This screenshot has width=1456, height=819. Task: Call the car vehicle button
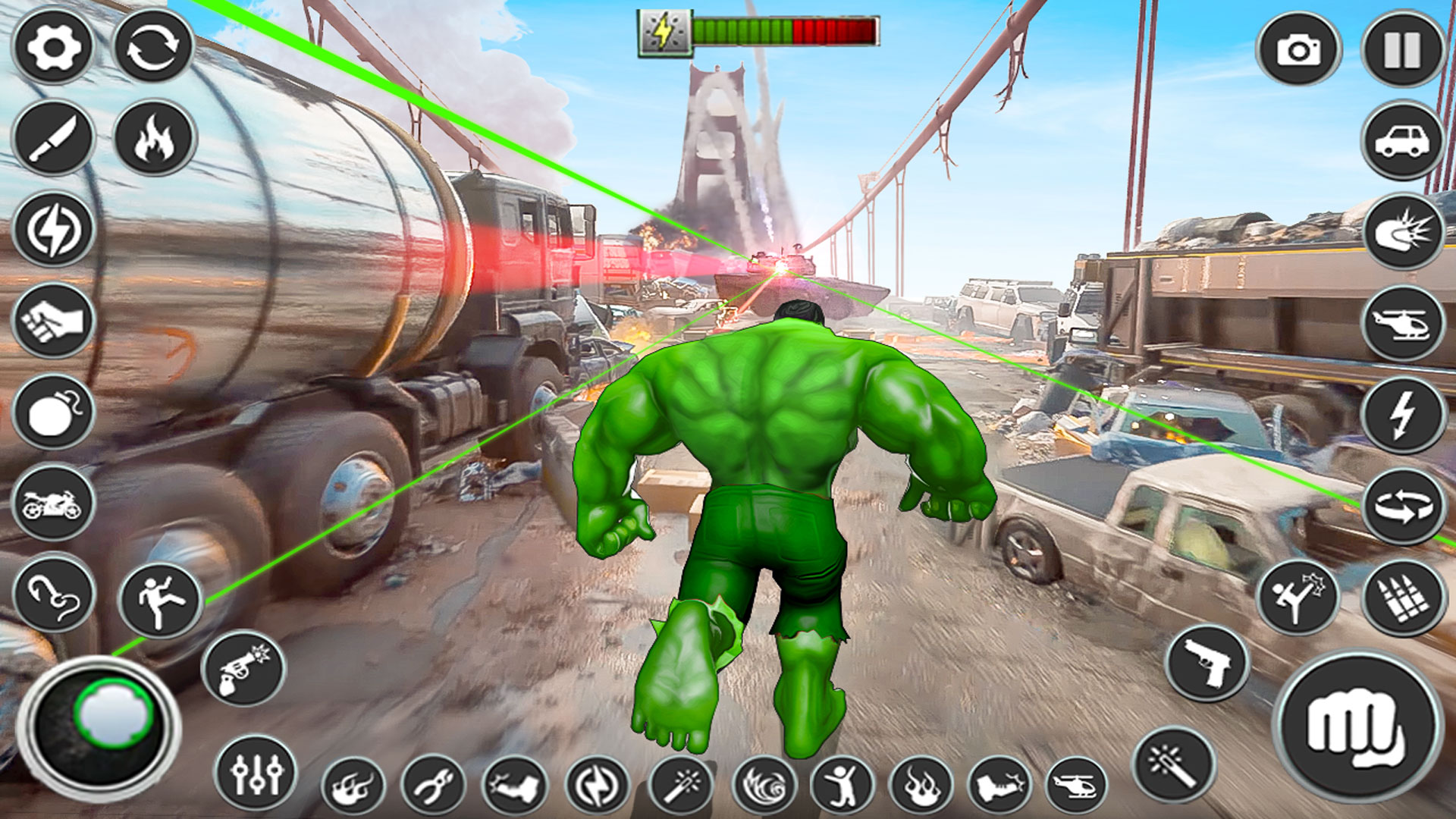tap(1402, 141)
